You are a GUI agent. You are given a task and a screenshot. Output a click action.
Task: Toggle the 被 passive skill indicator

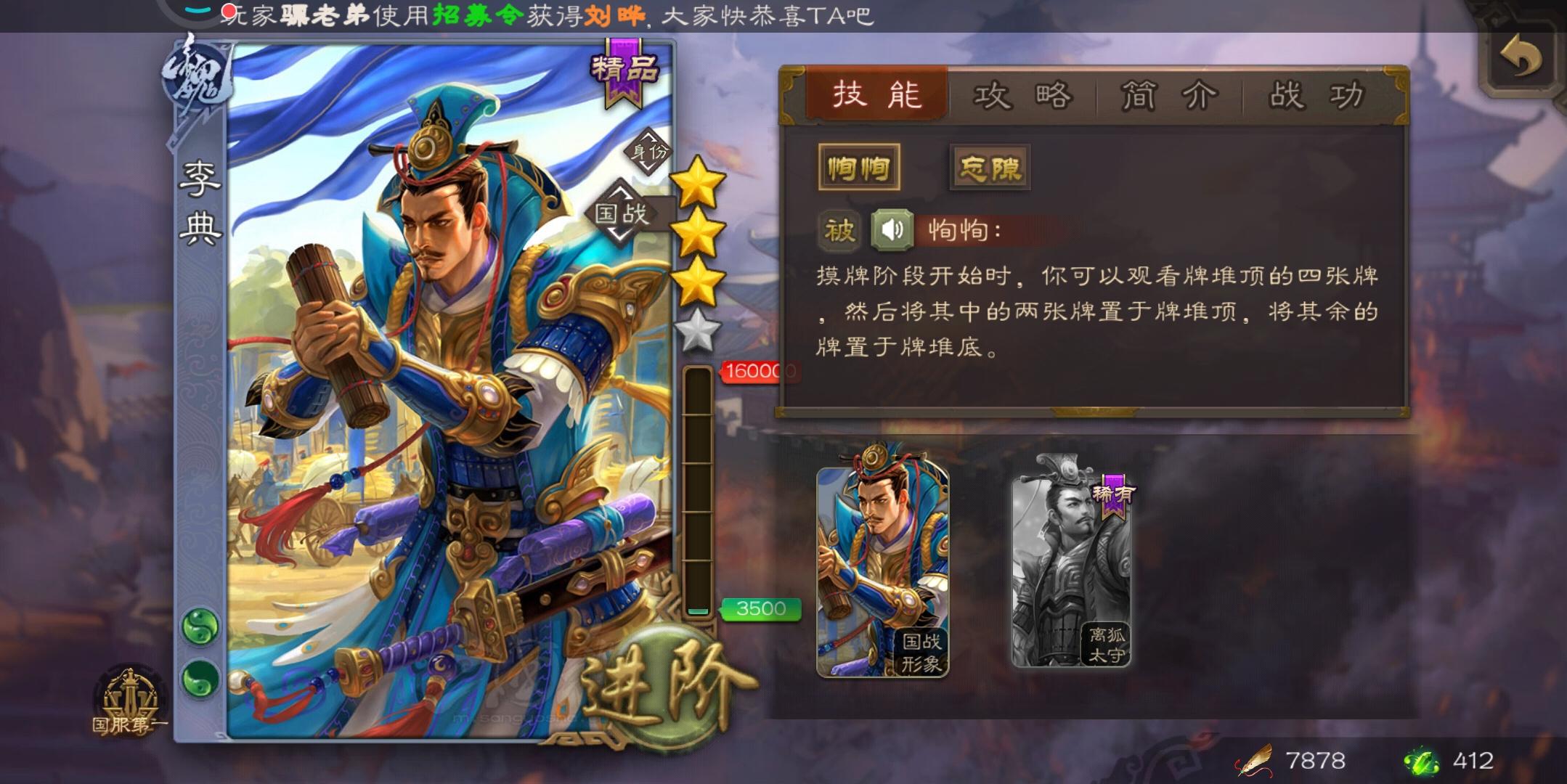tap(838, 228)
